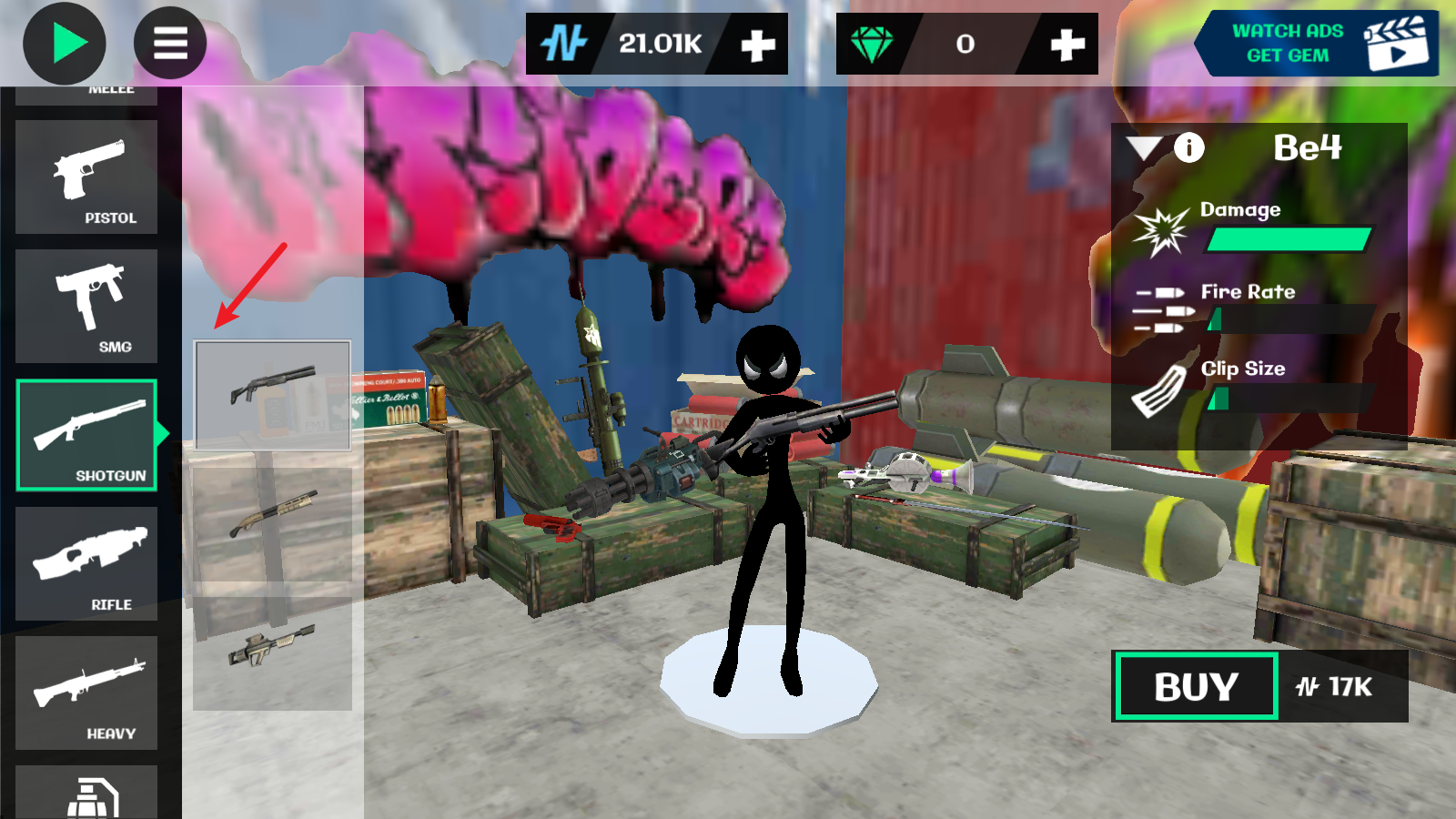Viewport: 1456px width, 819px height.
Task: Select the Shotgun category
Action: click(x=87, y=436)
